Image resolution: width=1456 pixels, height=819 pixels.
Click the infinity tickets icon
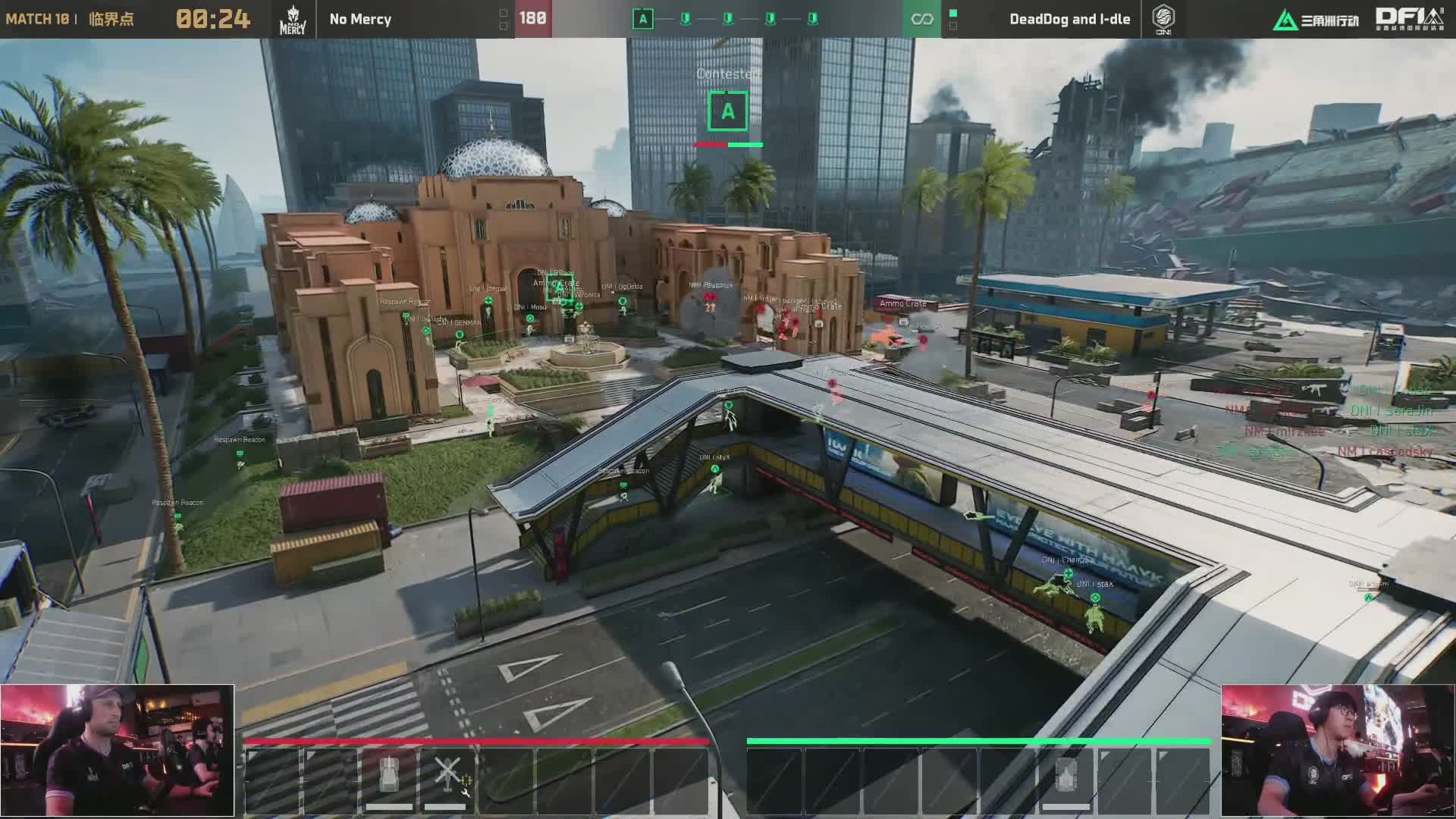[921, 20]
